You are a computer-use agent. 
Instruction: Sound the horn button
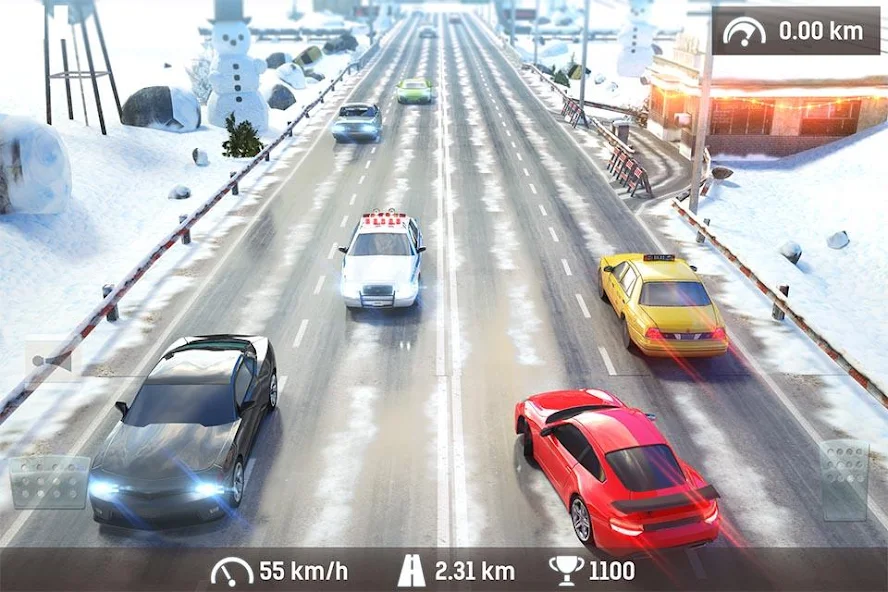point(53,361)
